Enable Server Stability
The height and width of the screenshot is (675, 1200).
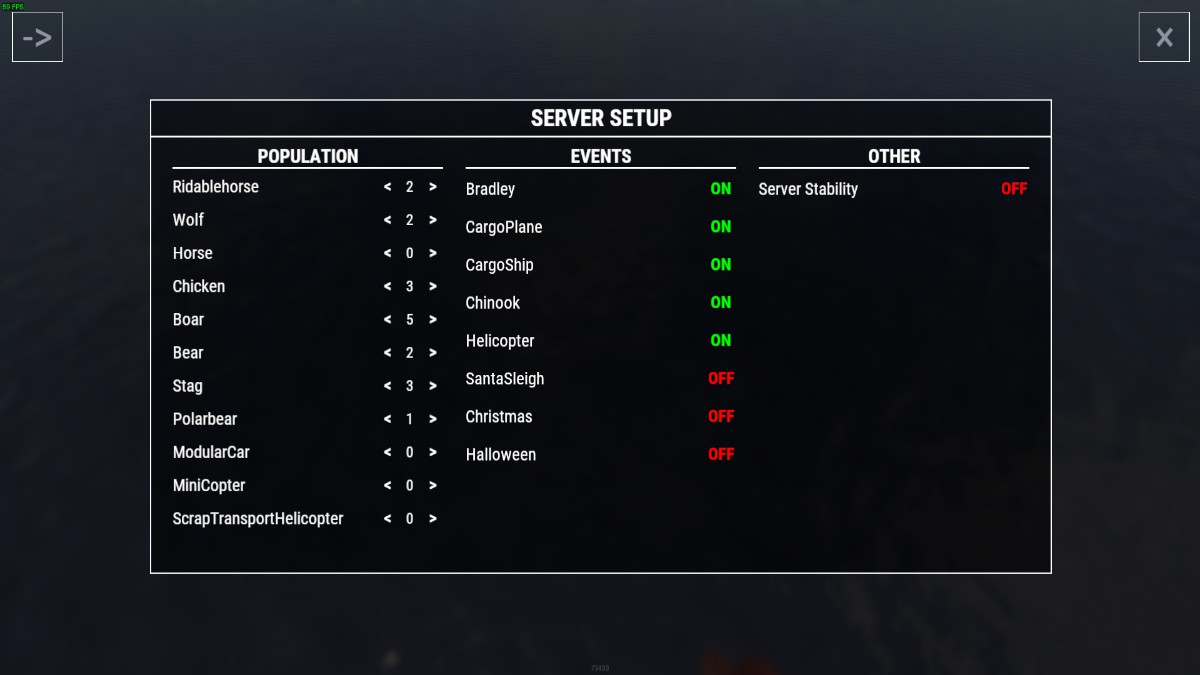click(x=1013, y=189)
